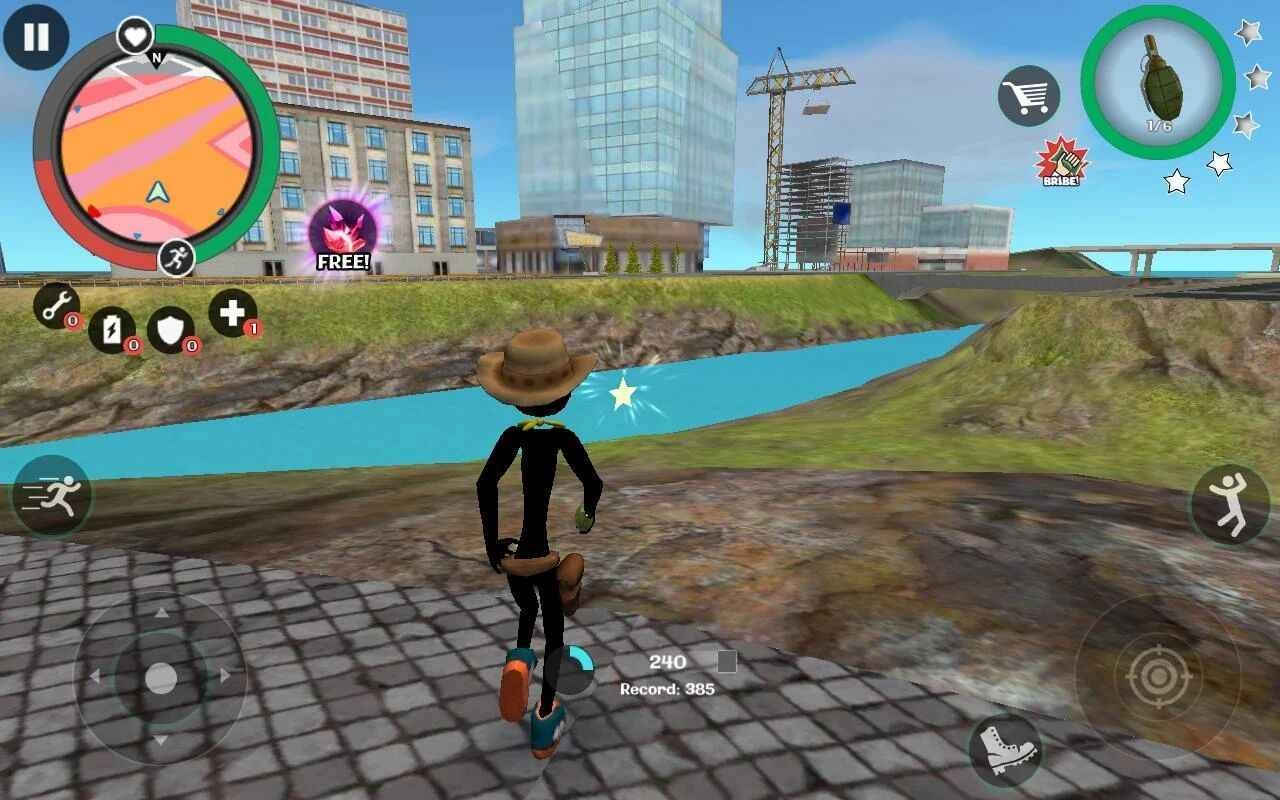The width and height of the screenshot is (1280, 800).
Task: Tap the Record: 385 label
Action: [x=668, y=687]
